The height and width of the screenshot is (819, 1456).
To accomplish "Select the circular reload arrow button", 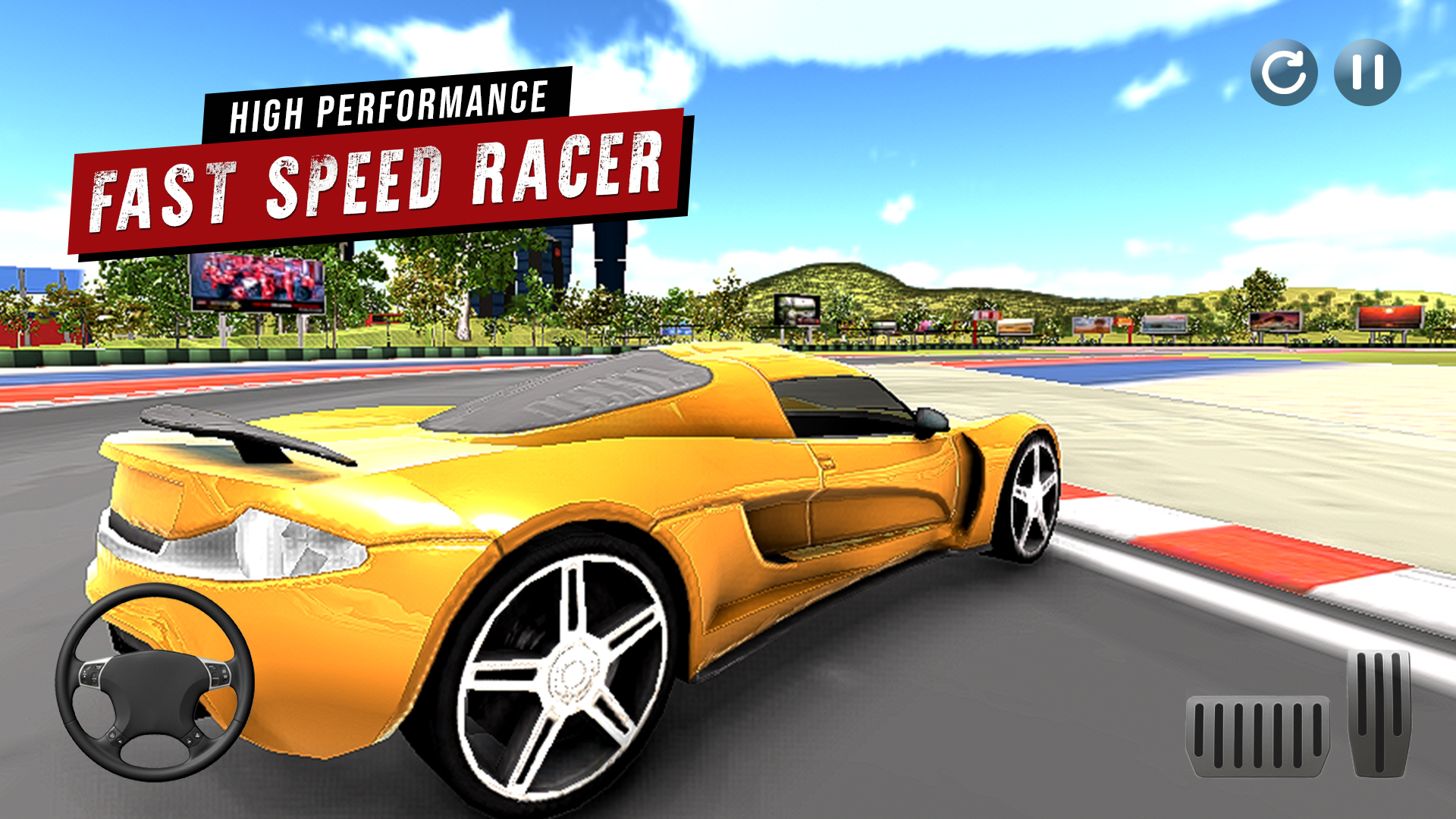I will [x=1285, y=72].
